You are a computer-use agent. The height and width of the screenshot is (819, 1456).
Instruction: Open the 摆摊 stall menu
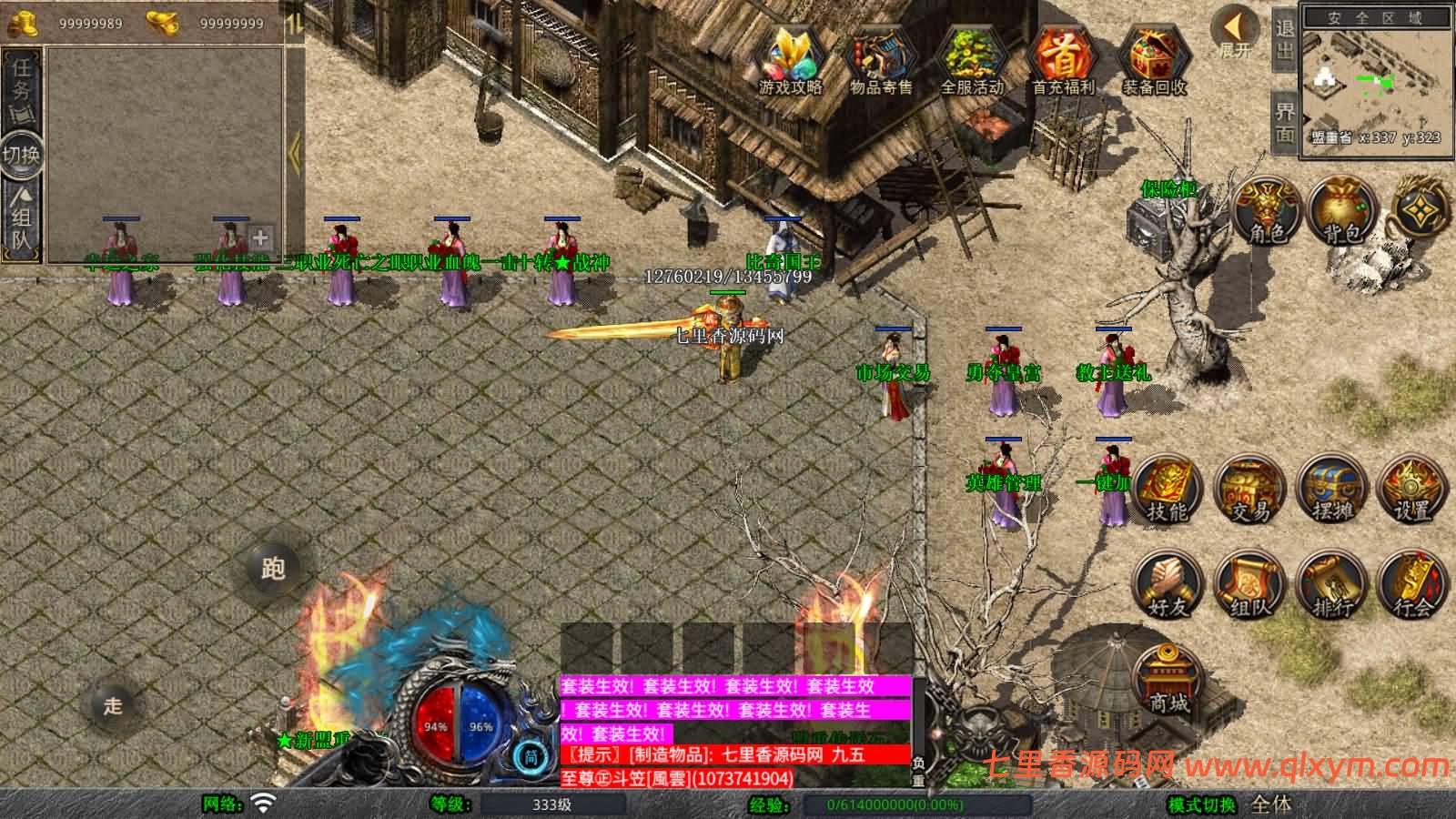[1331, 491]
